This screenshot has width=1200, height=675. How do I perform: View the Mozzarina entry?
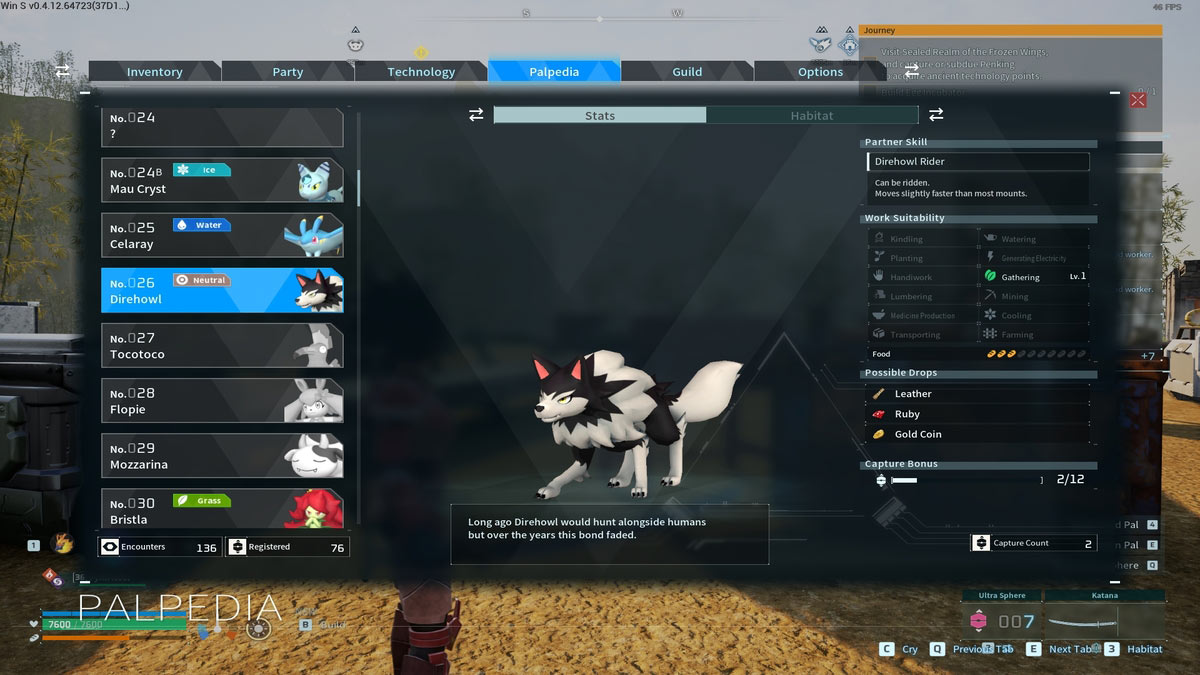point(222,456)
